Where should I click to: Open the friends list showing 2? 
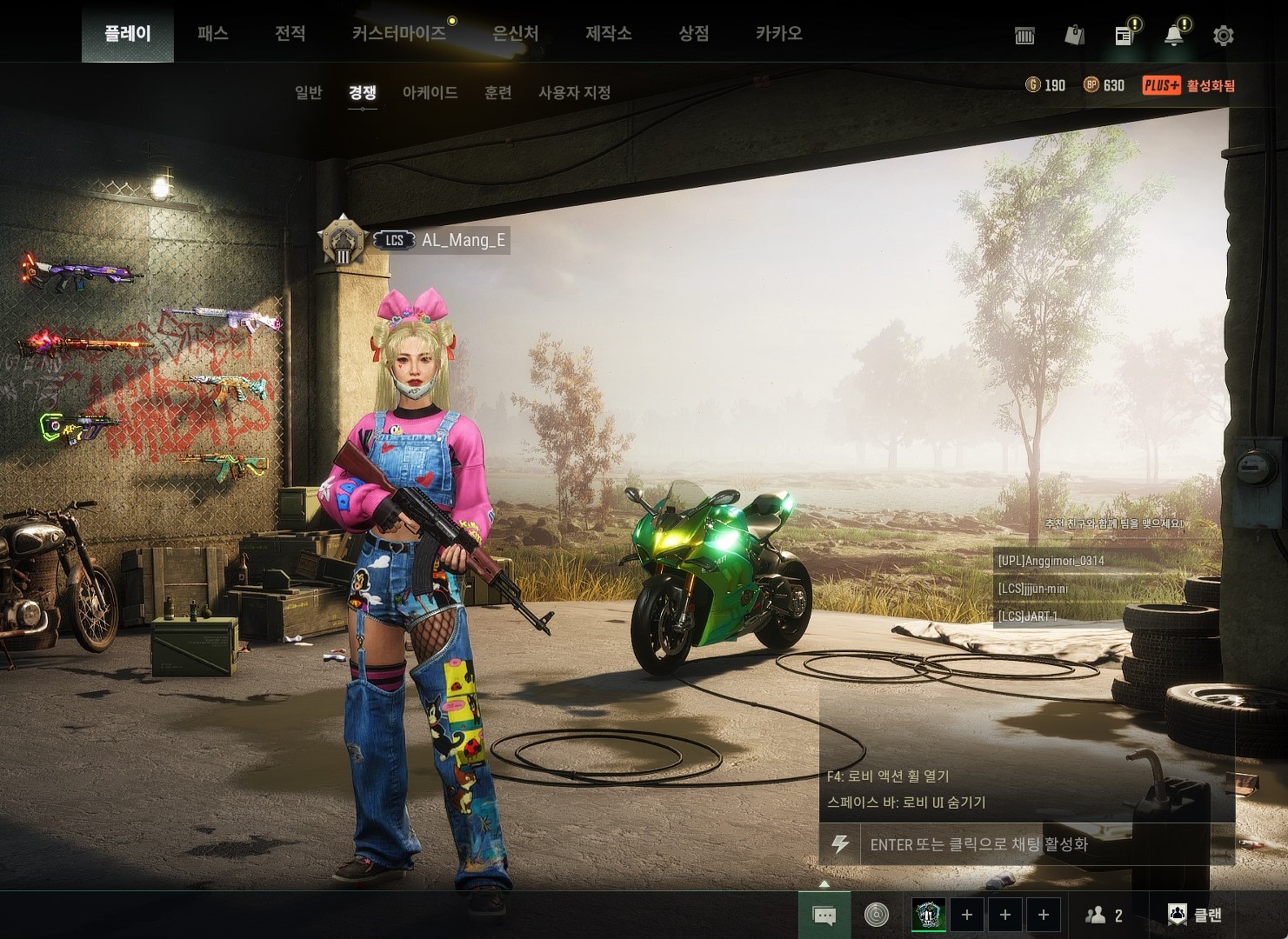click(x=1104, y=915)
